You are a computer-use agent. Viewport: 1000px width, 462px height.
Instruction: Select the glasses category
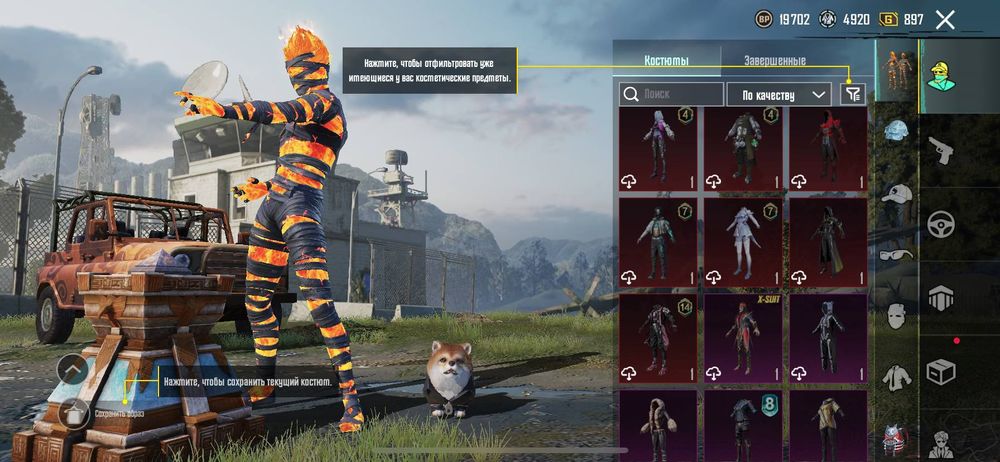[897, 254]
